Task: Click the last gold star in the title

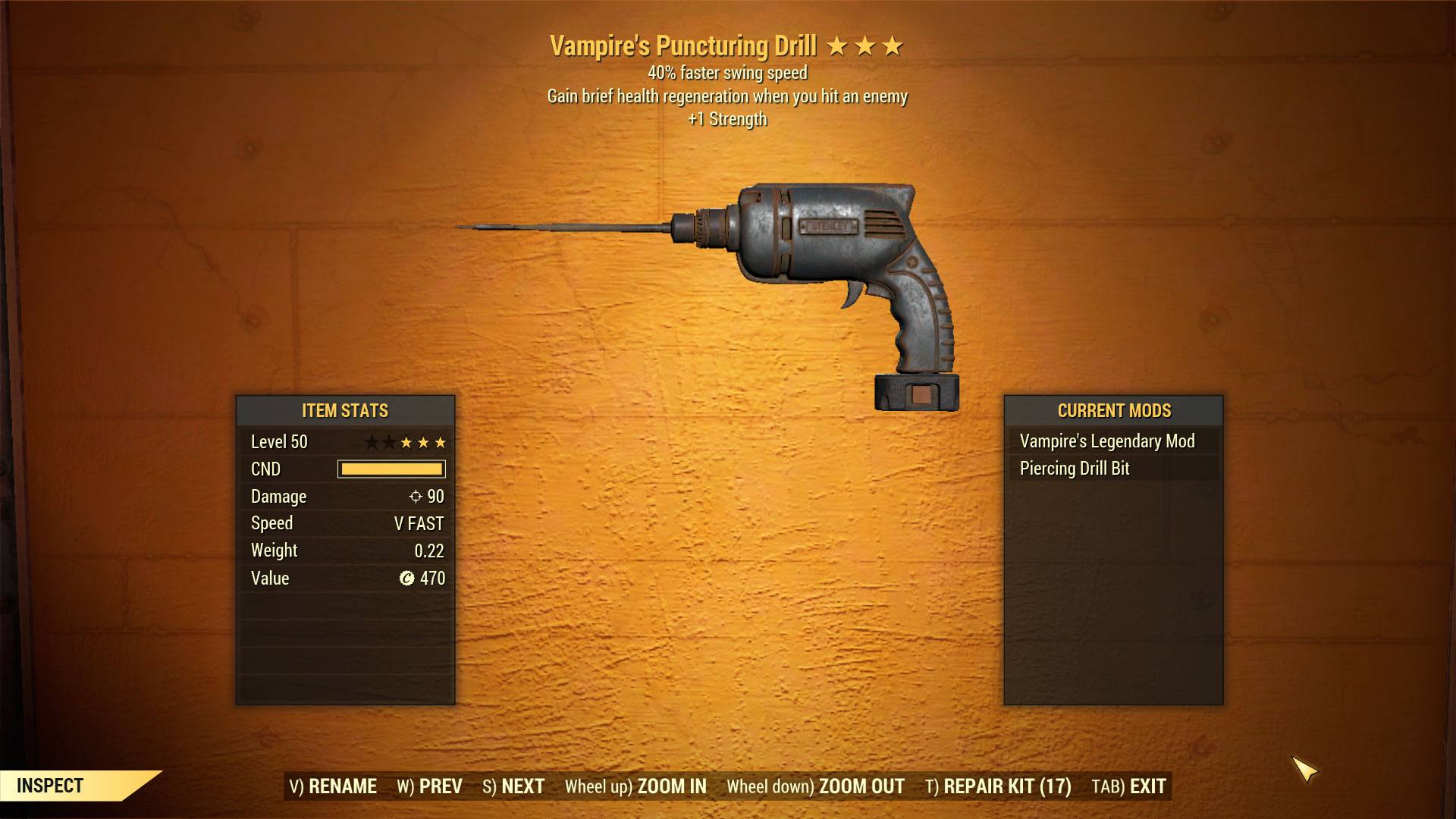Action: tap(893, 46)
